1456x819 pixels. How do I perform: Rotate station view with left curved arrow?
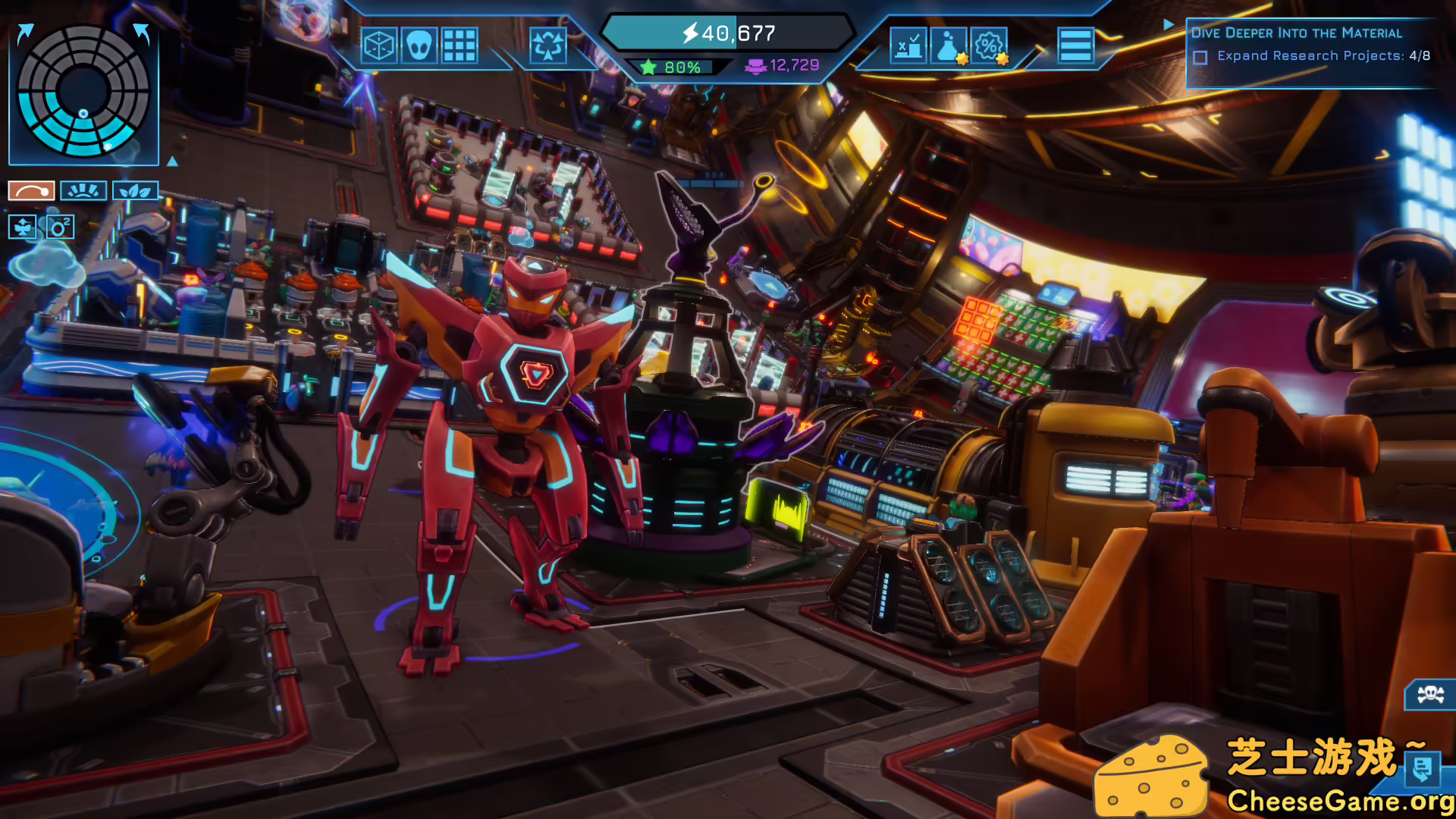25,33
